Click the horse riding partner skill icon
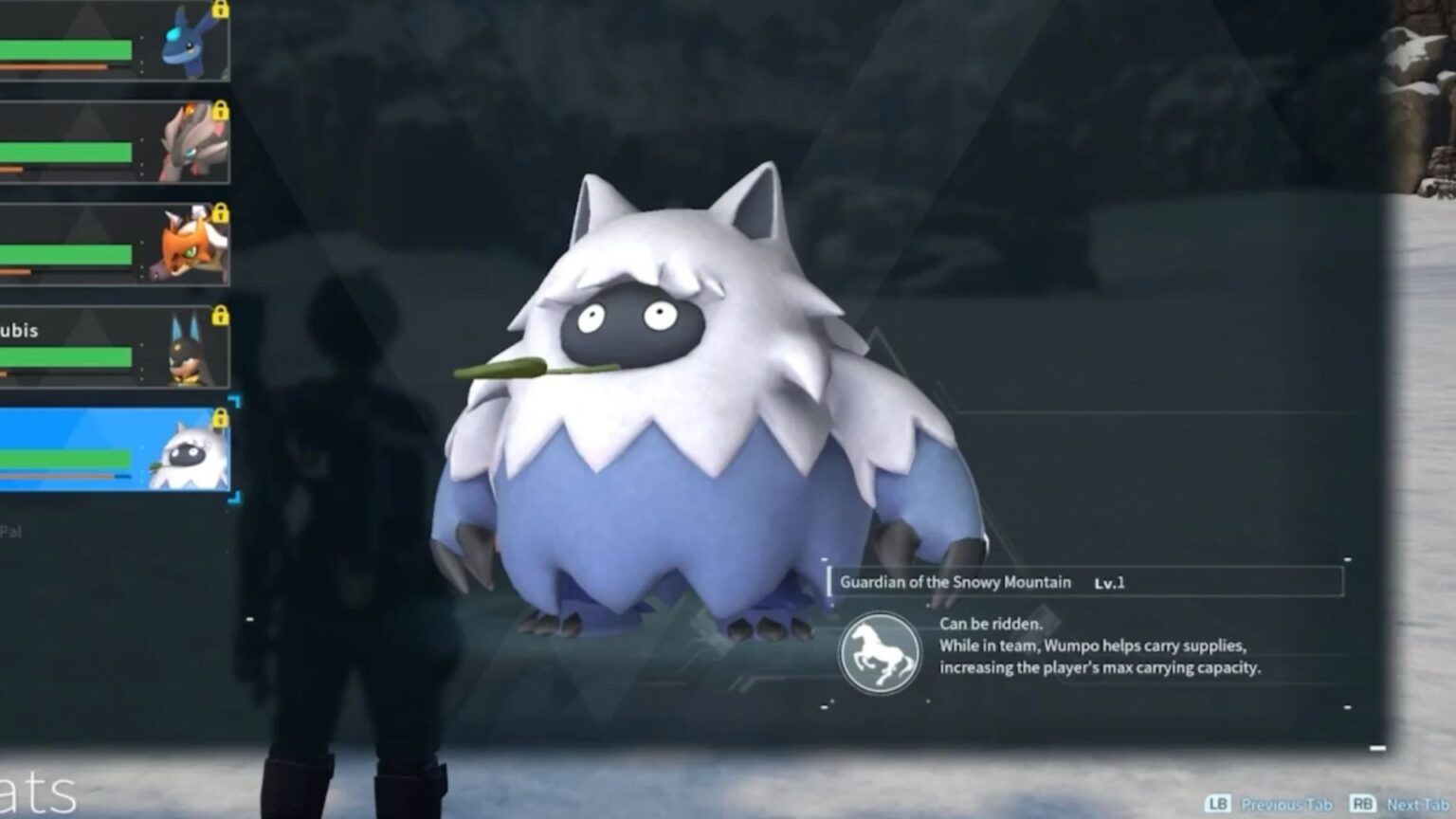This screenshot has height=819, width=1456. 879,652
